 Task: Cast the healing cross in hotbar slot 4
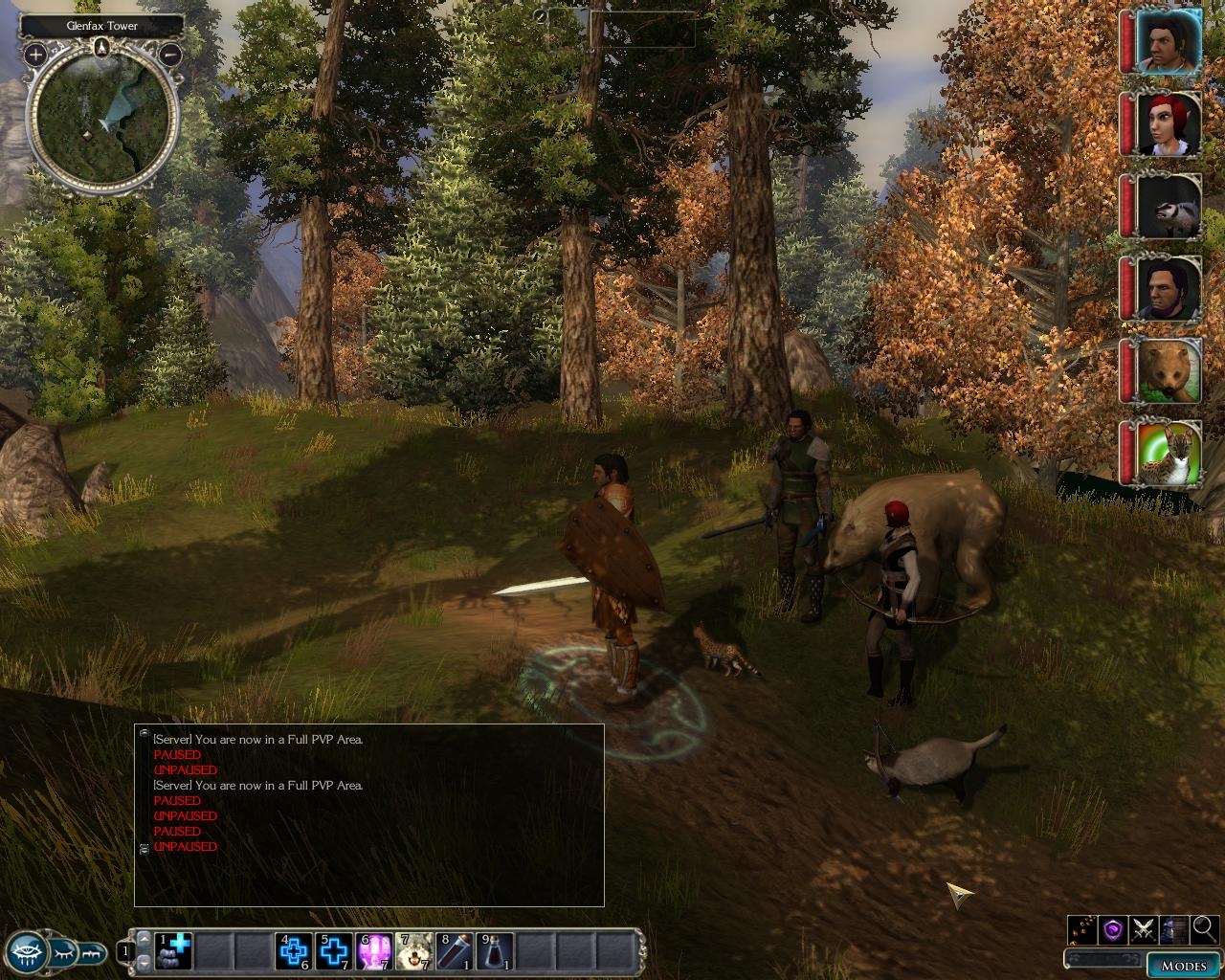pos(293,951)
